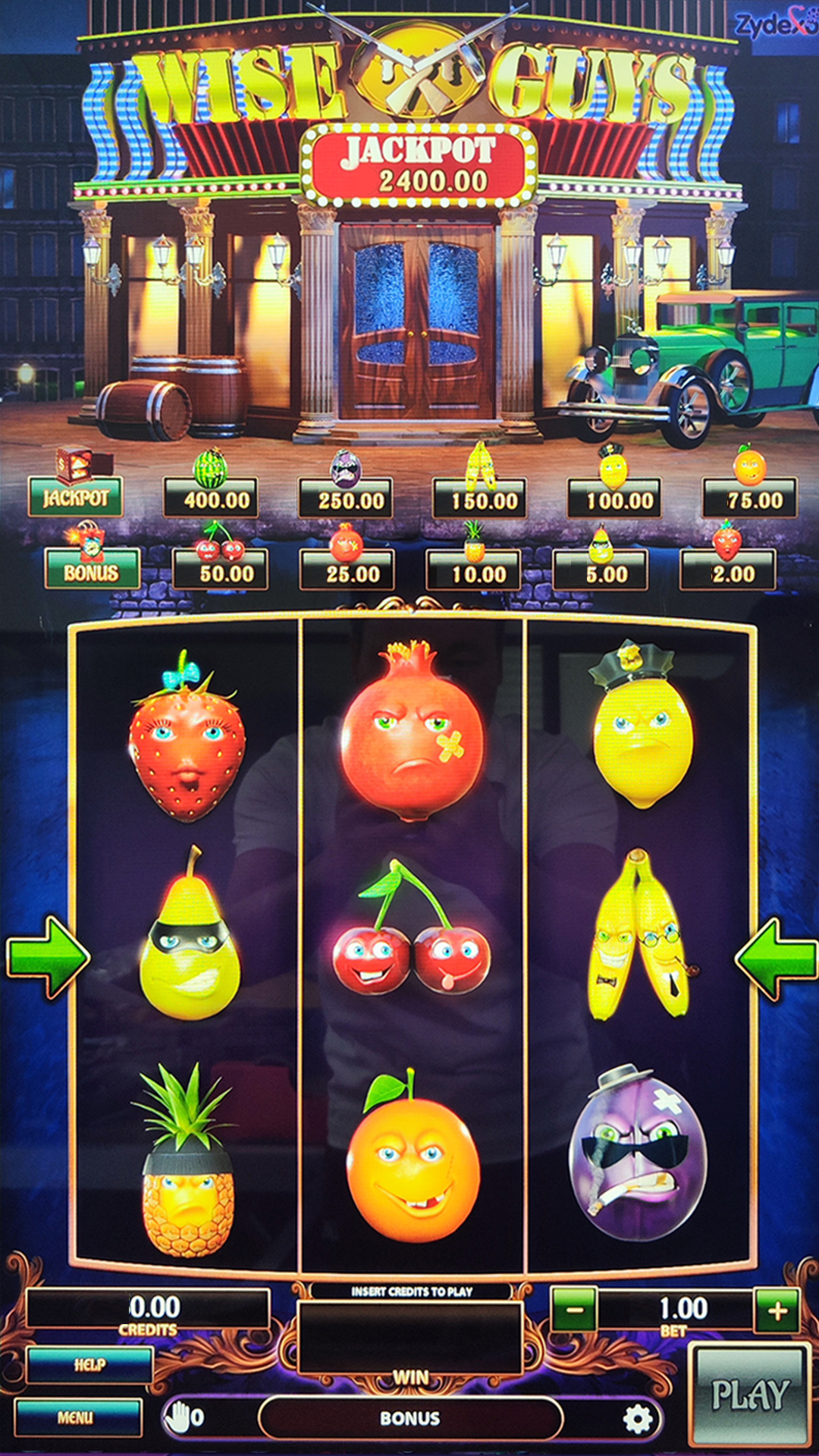Click the green arrow left of the reels
The height and width of the screenshot is (1456, 819).
click(47, 957)
